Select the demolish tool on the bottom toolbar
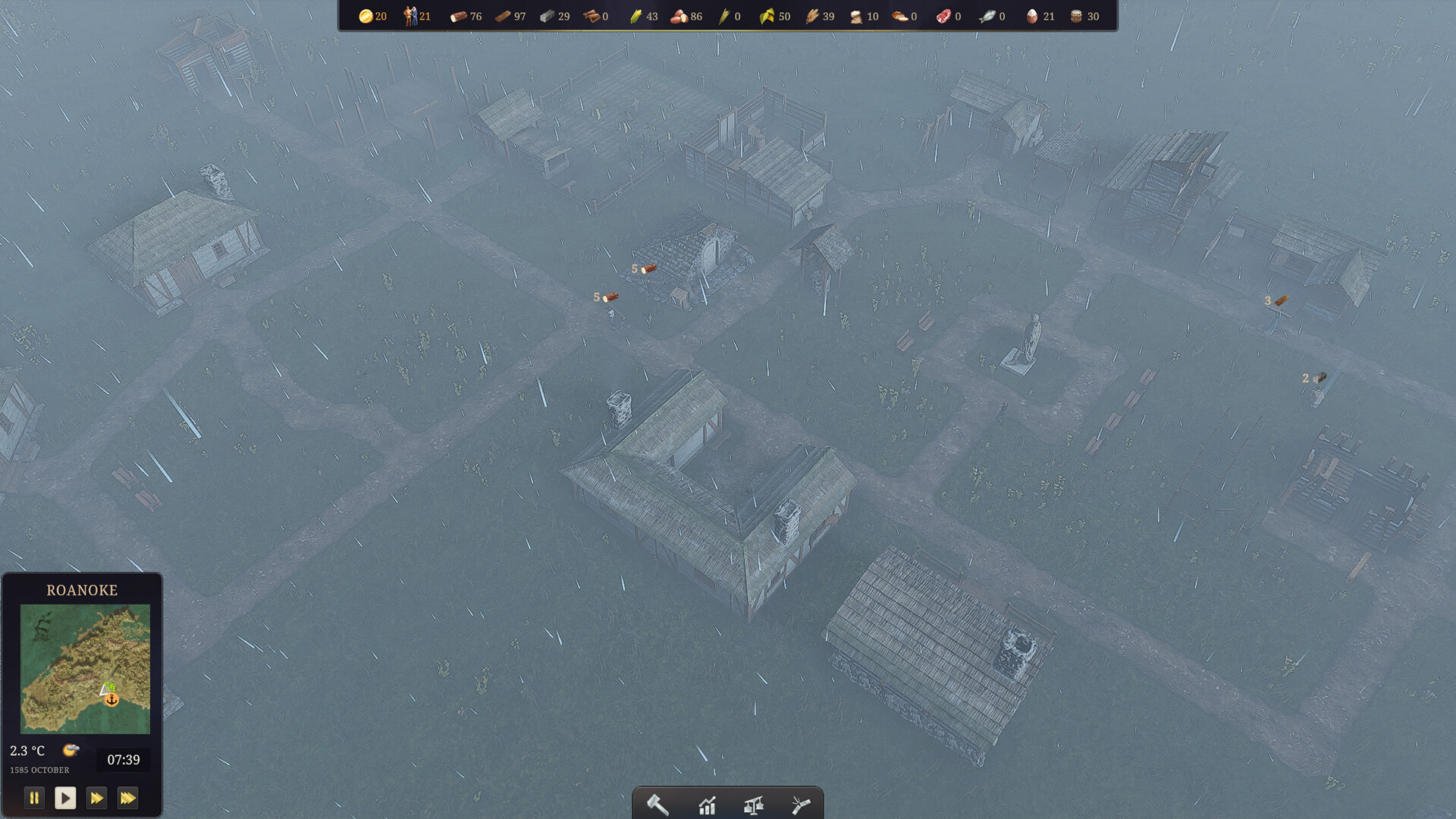This screenshot has height=819, width=1456. pos(802,805)
